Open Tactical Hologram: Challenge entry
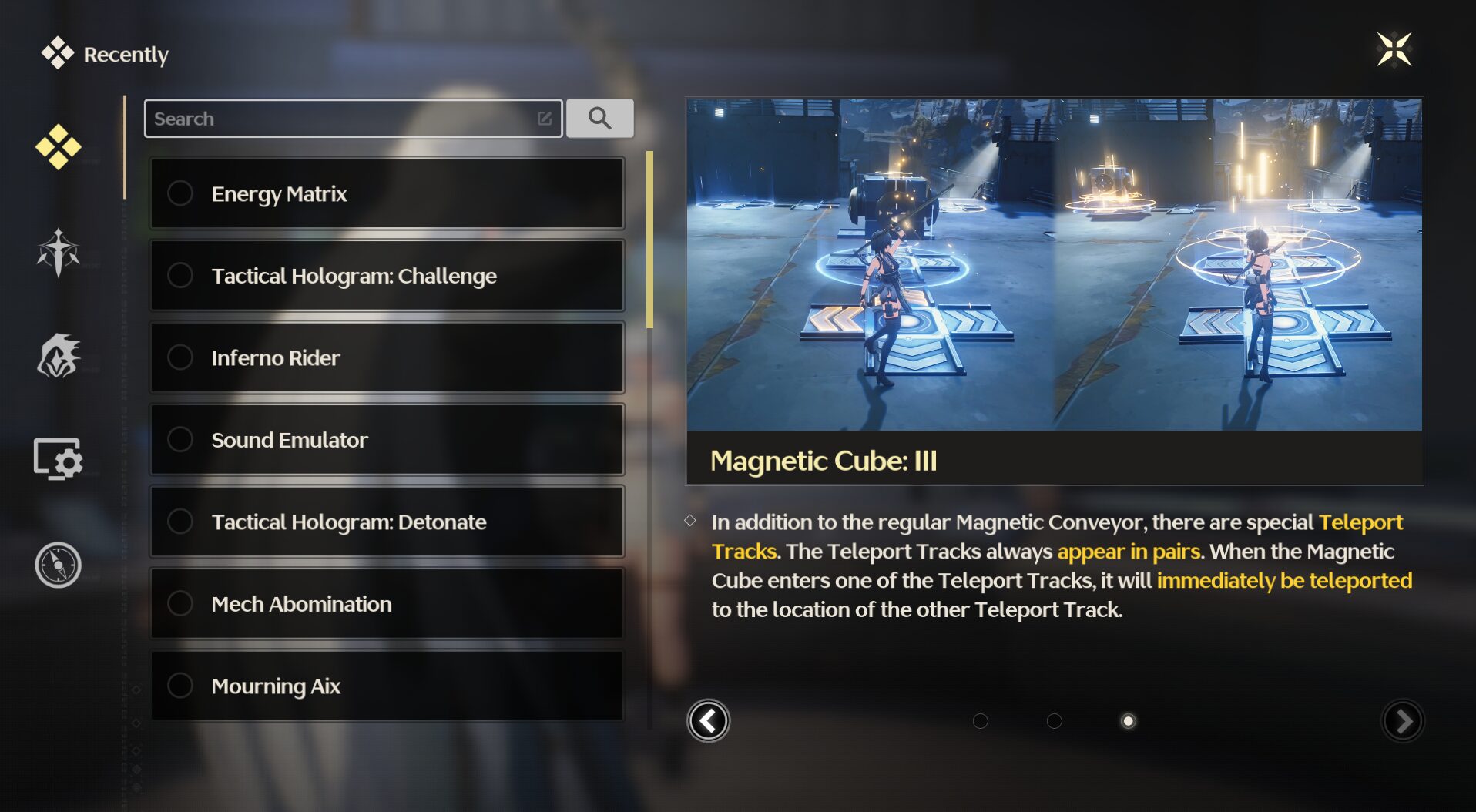 pyautogui.click(x=387, y=276)
